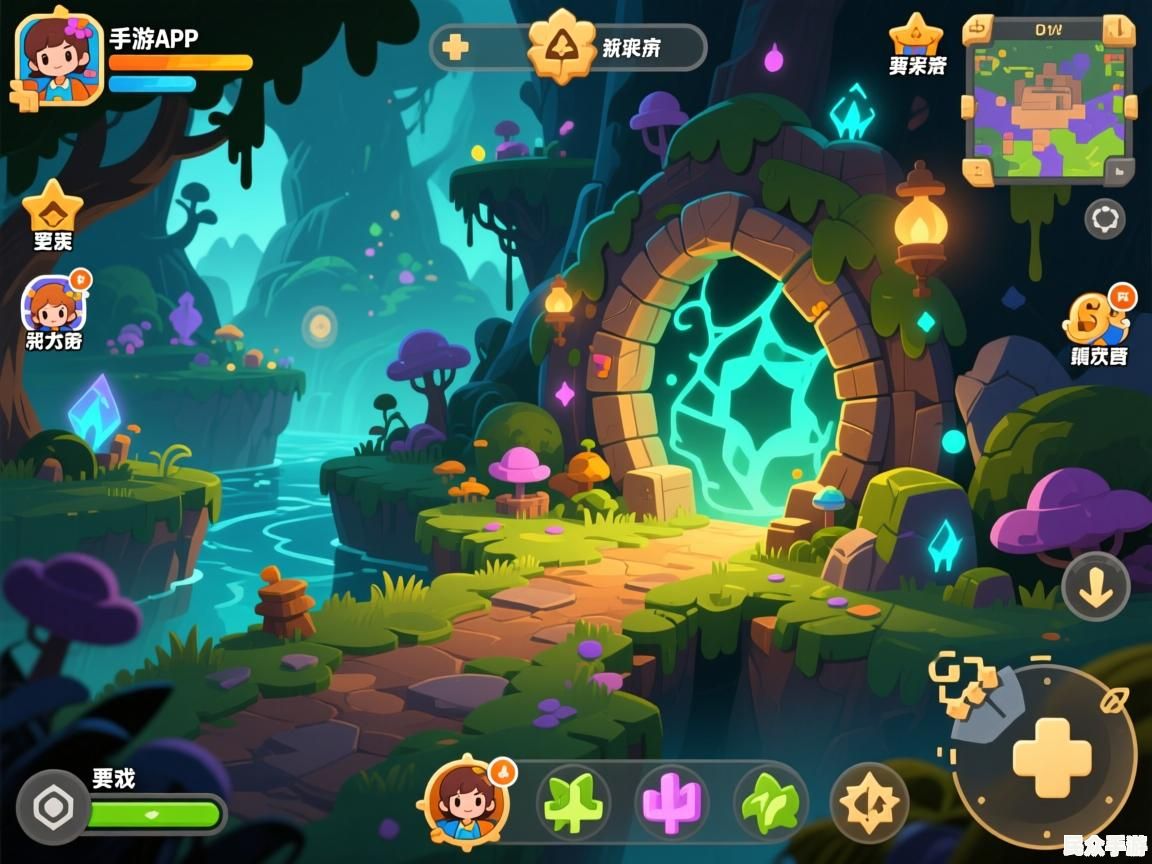The image size is (1152, 864).
Task: Click the plus button in top bar
Action: tap(456, 47)
